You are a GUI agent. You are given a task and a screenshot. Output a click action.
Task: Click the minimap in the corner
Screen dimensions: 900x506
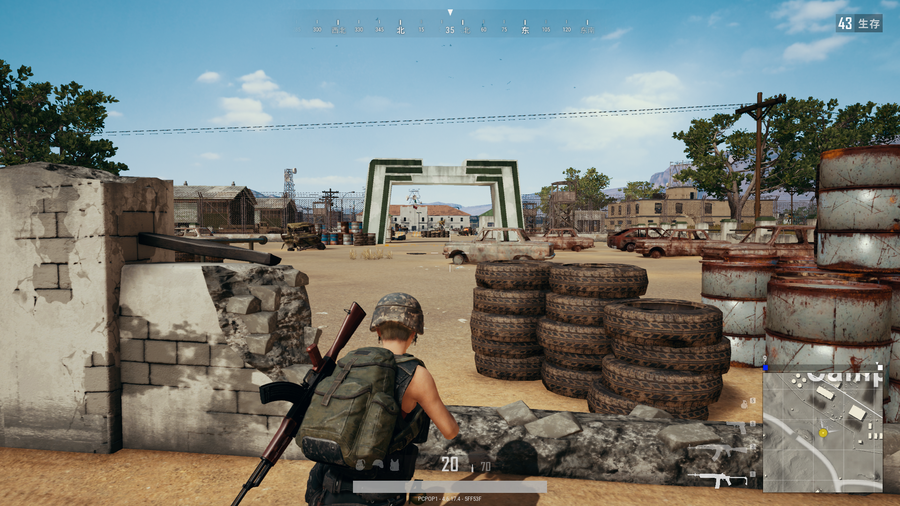pos(823,428)
